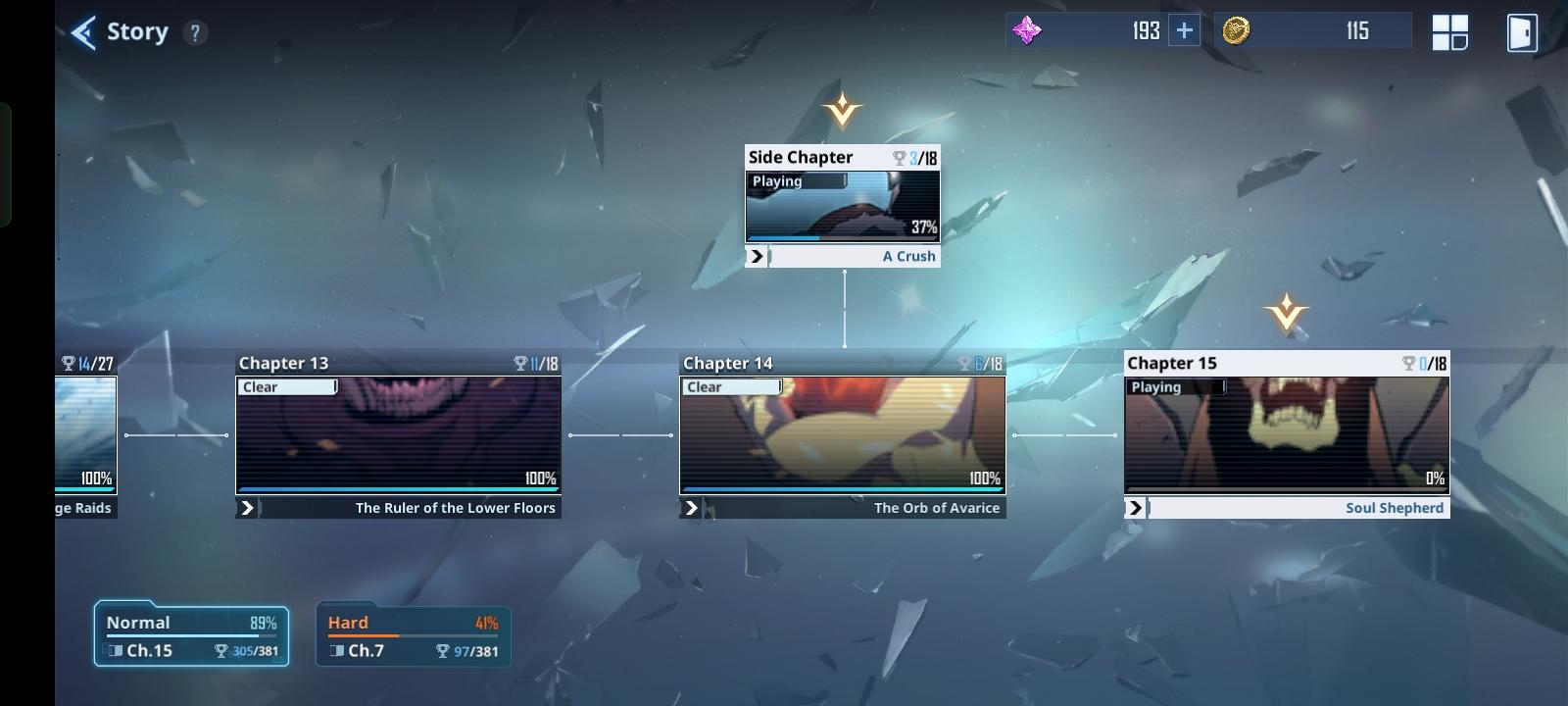Click the A Crush side chapter label
This screenshot has height=706, width=1568.
pyautogui.click(x=909, y=255)
